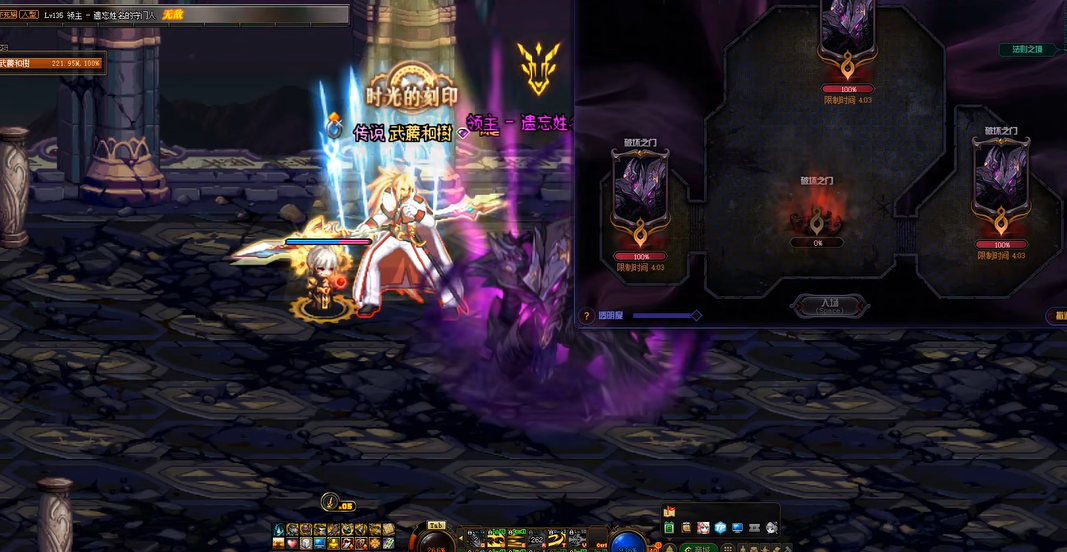Choose the top boss portrait on the map

click(847, 31)
